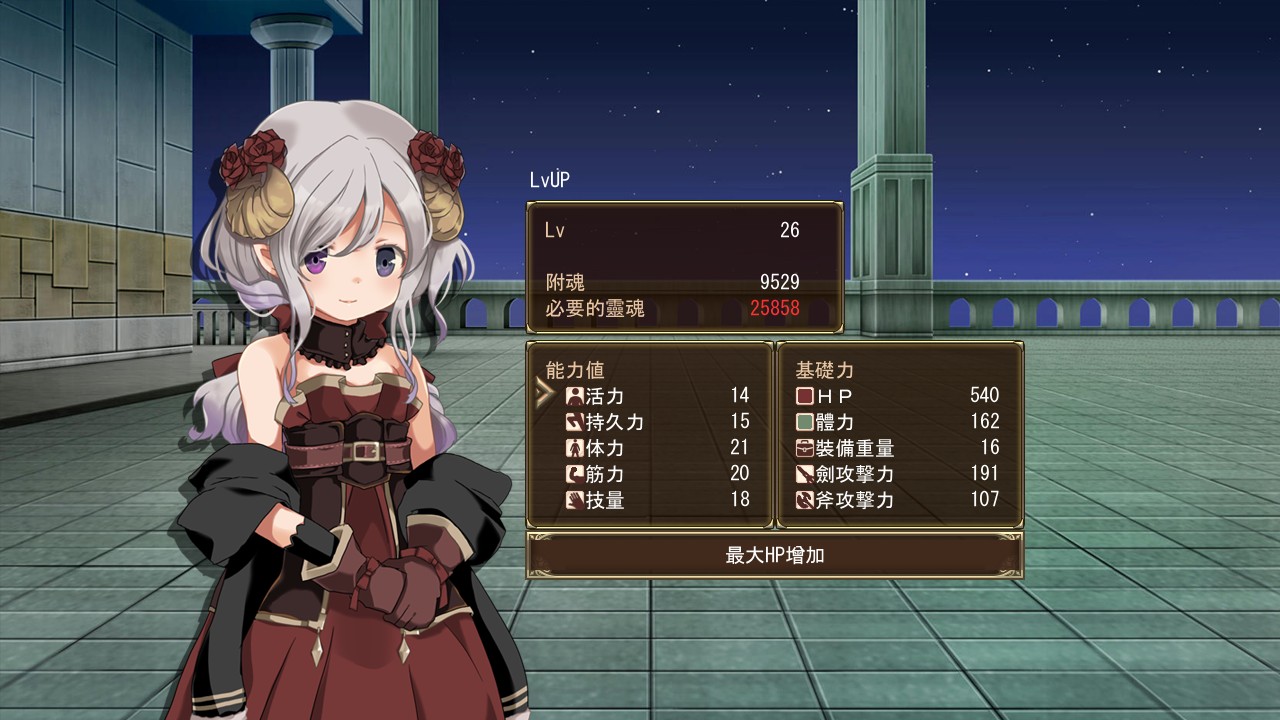Select the 活力 stat row
The image size is (1280, 720).
[x=655, y=396]
